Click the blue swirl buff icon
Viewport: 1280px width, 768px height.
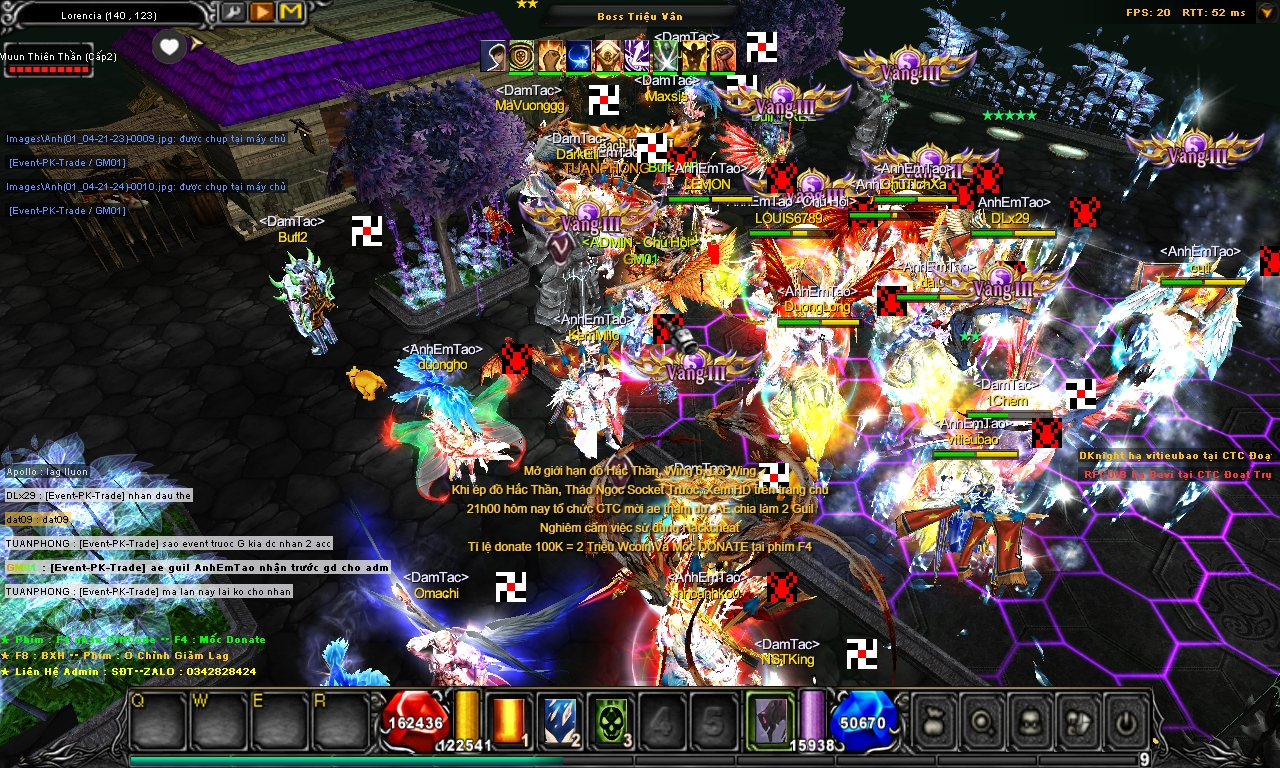579,56
